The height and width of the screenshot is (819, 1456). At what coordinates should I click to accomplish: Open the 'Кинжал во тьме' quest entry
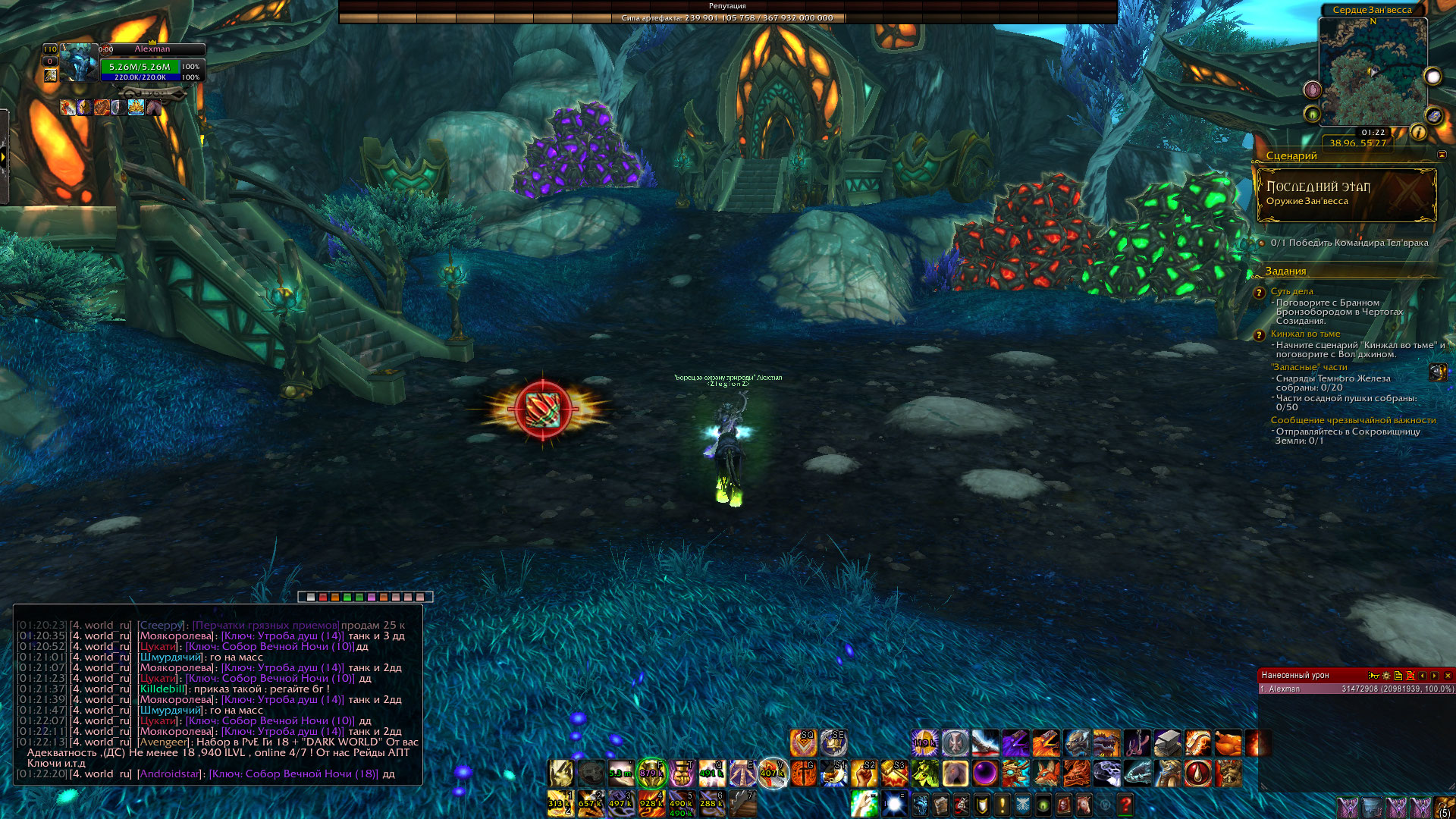1305,334
